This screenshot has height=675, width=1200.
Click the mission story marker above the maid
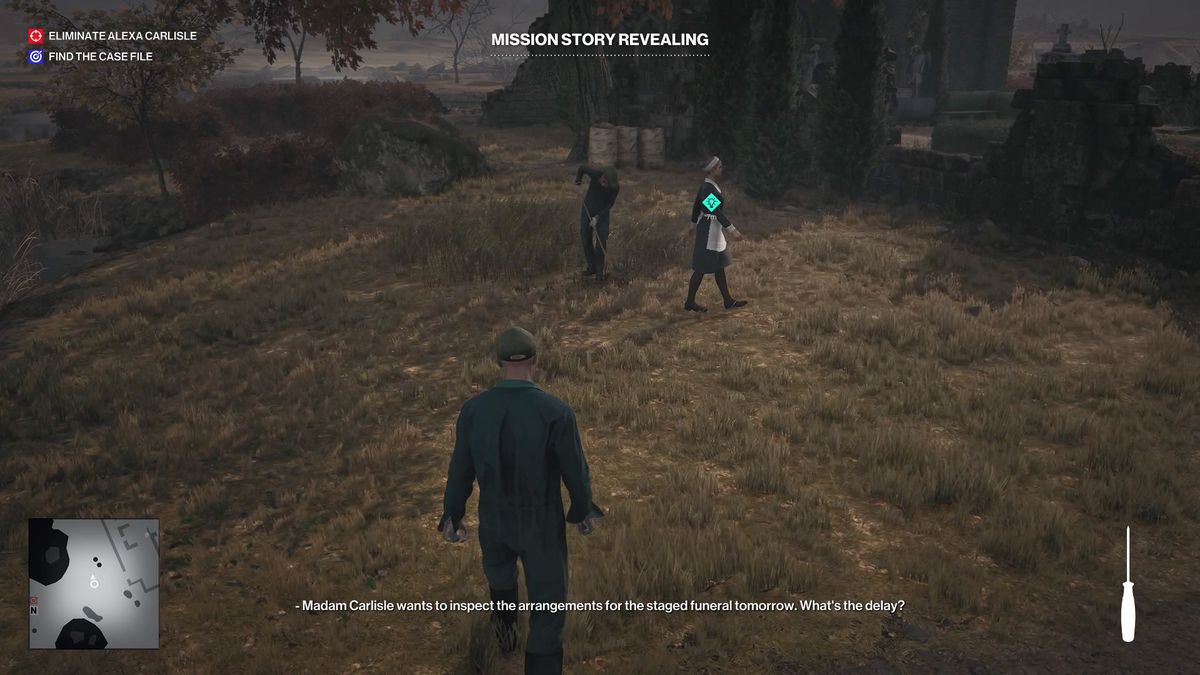(x=711, y=202)
